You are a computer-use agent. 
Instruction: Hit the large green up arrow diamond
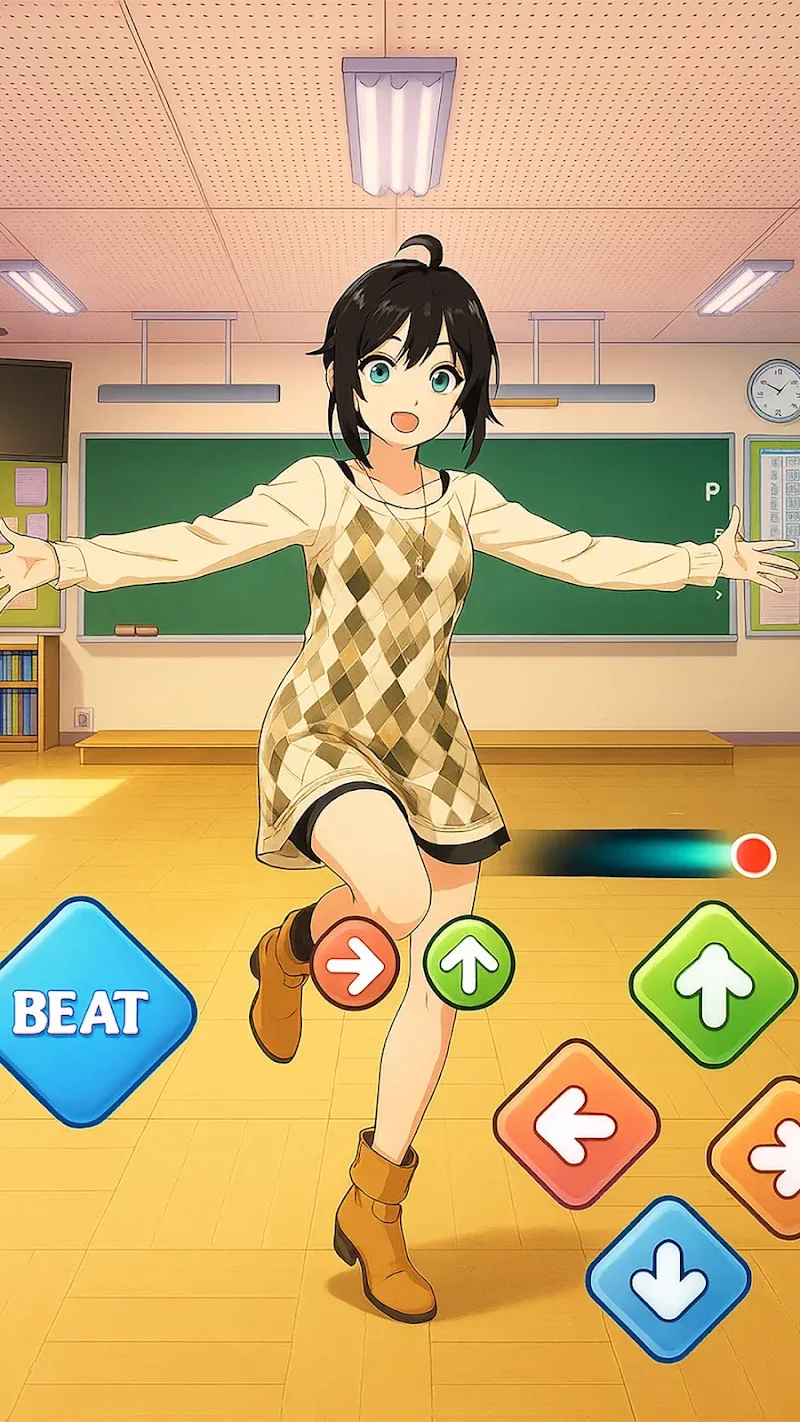(x=713, y=985)
